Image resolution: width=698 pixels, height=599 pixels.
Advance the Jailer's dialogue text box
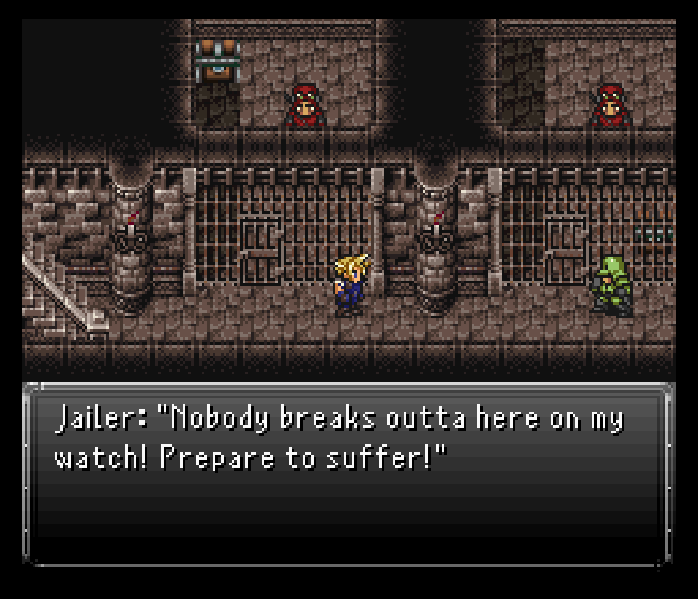(x=348, y=472)
